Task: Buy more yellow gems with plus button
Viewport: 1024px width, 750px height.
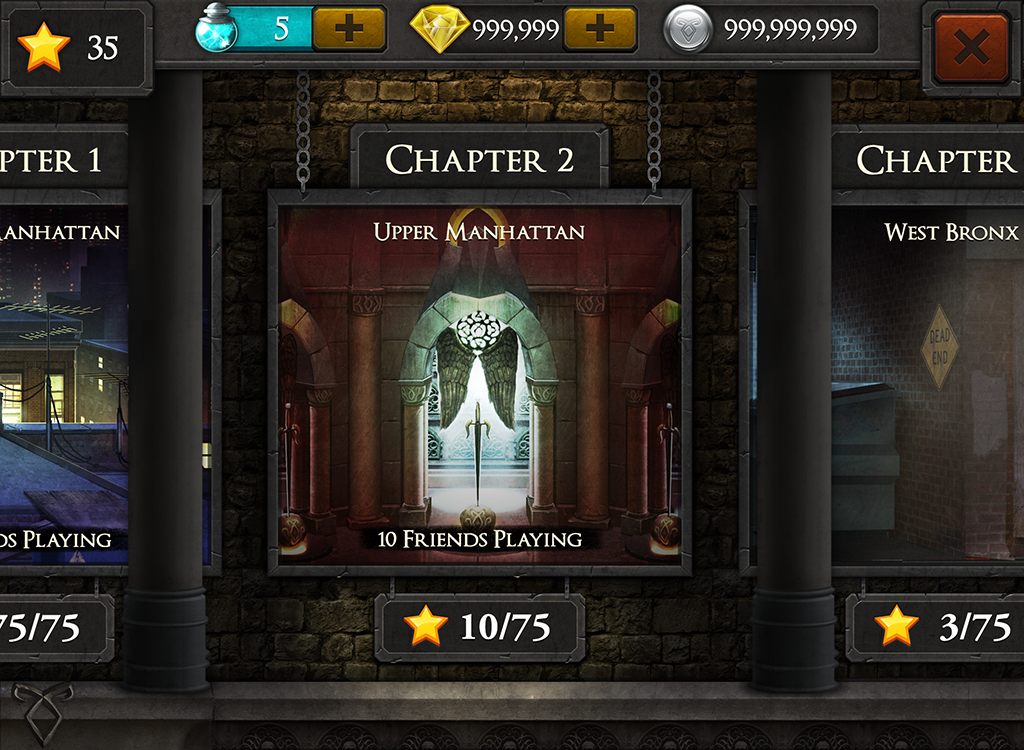Action: click(599, 29)
